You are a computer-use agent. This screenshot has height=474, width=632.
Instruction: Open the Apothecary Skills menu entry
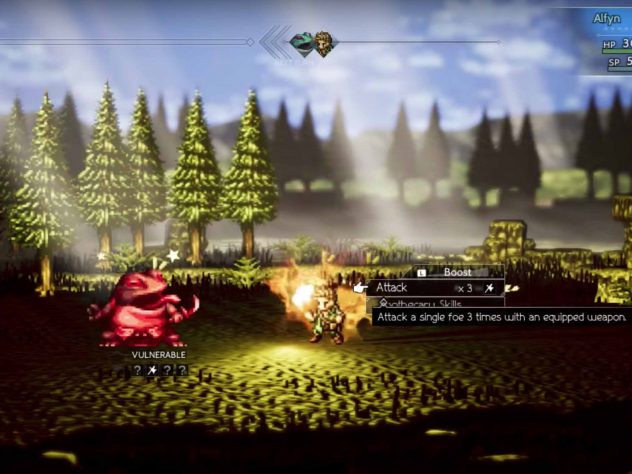420,303
